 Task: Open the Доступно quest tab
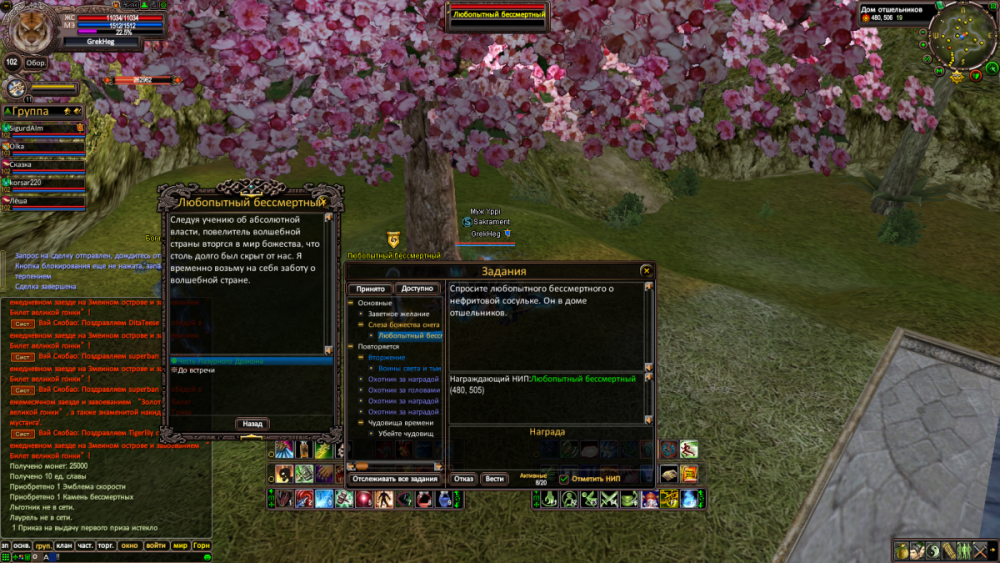(417, 288)
